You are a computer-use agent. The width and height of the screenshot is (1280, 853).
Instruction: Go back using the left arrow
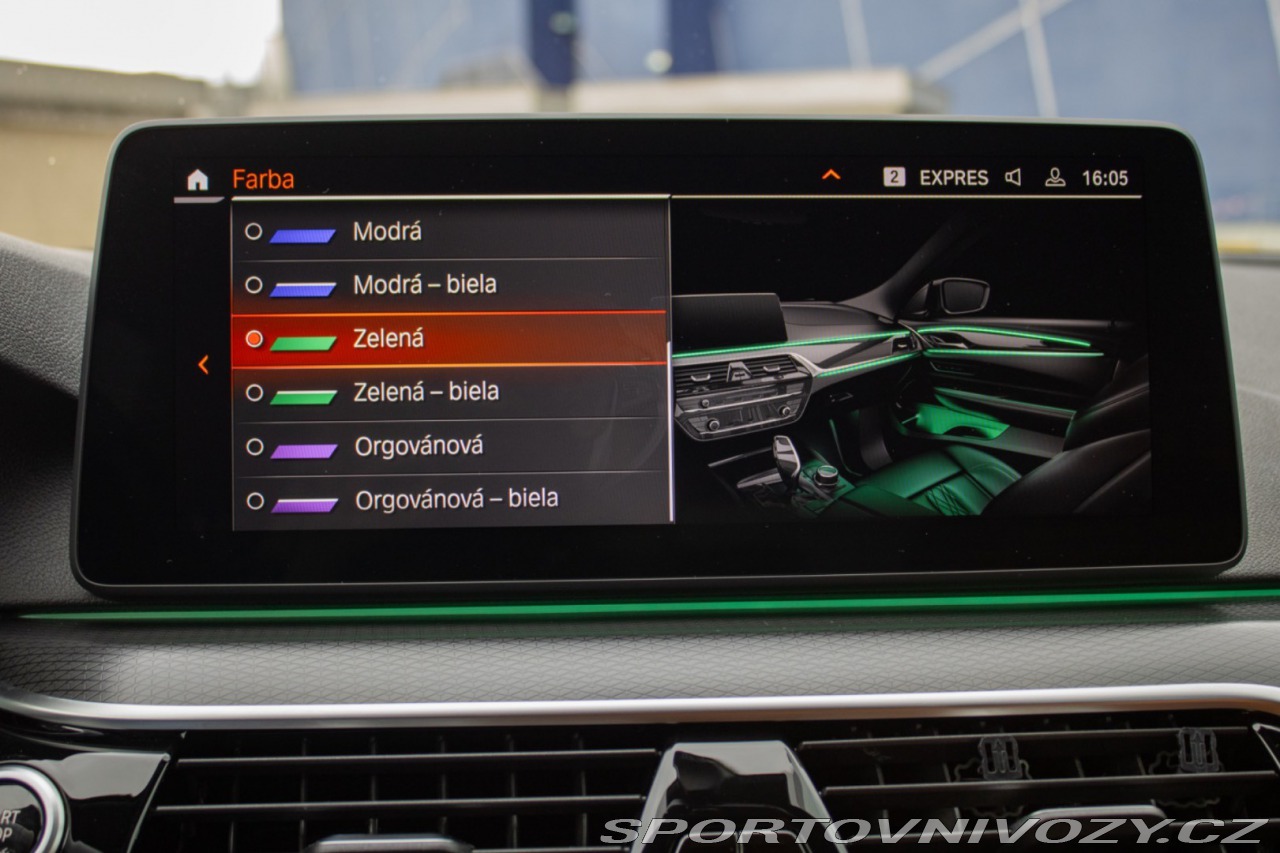tap(203, 365)
